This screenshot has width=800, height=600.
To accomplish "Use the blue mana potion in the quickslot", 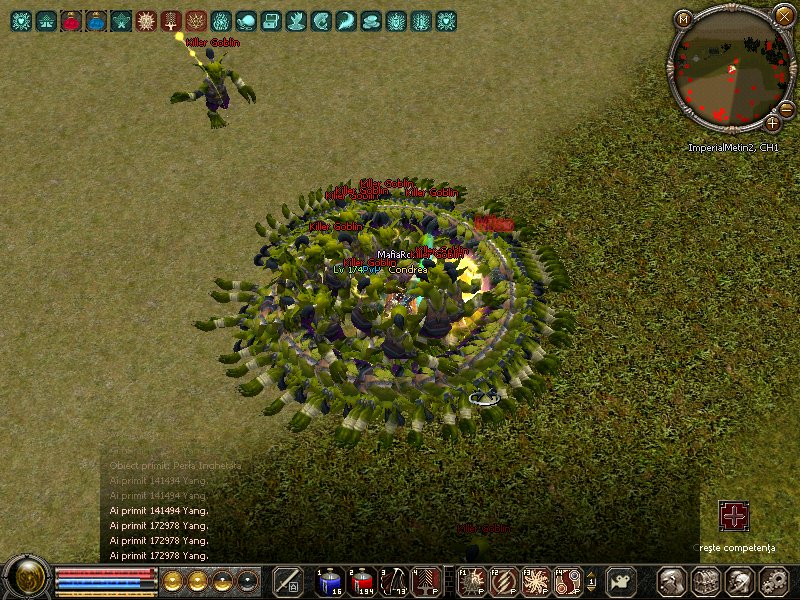I will point(330,580).
